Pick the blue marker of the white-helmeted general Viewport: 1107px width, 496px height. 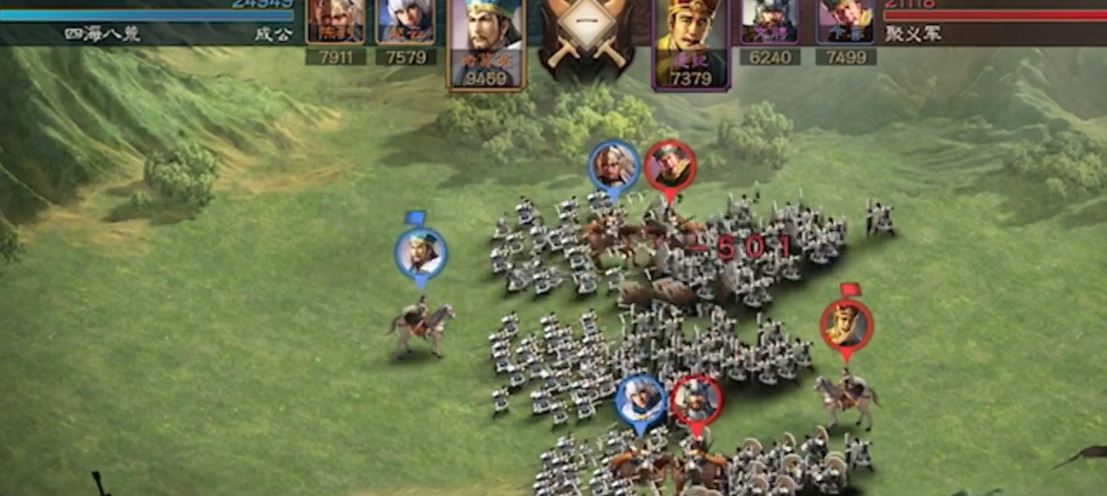tap(641, 401)
